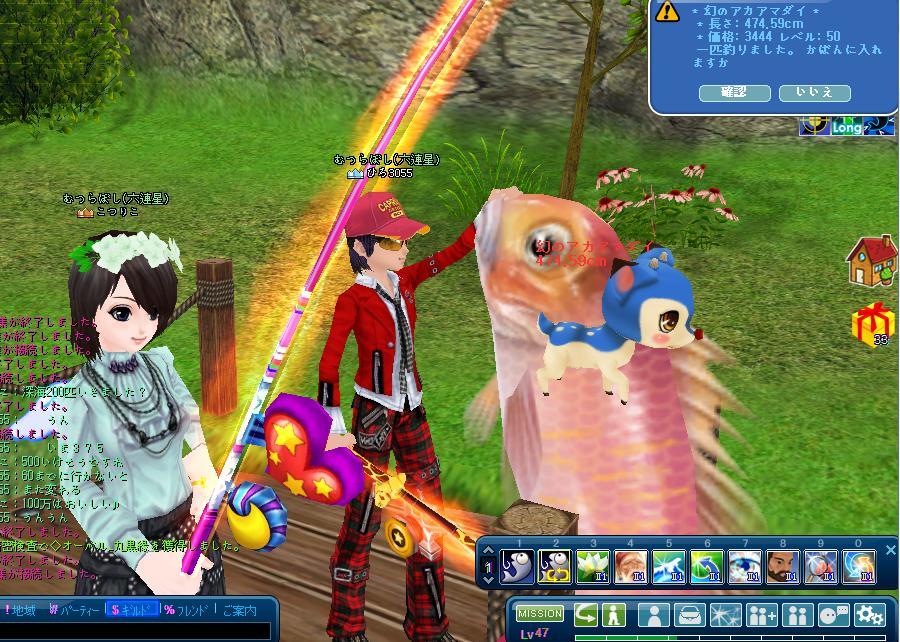Open the character profile menu icon
Viewport: 900px width, 642px height.
coord(654,615)
